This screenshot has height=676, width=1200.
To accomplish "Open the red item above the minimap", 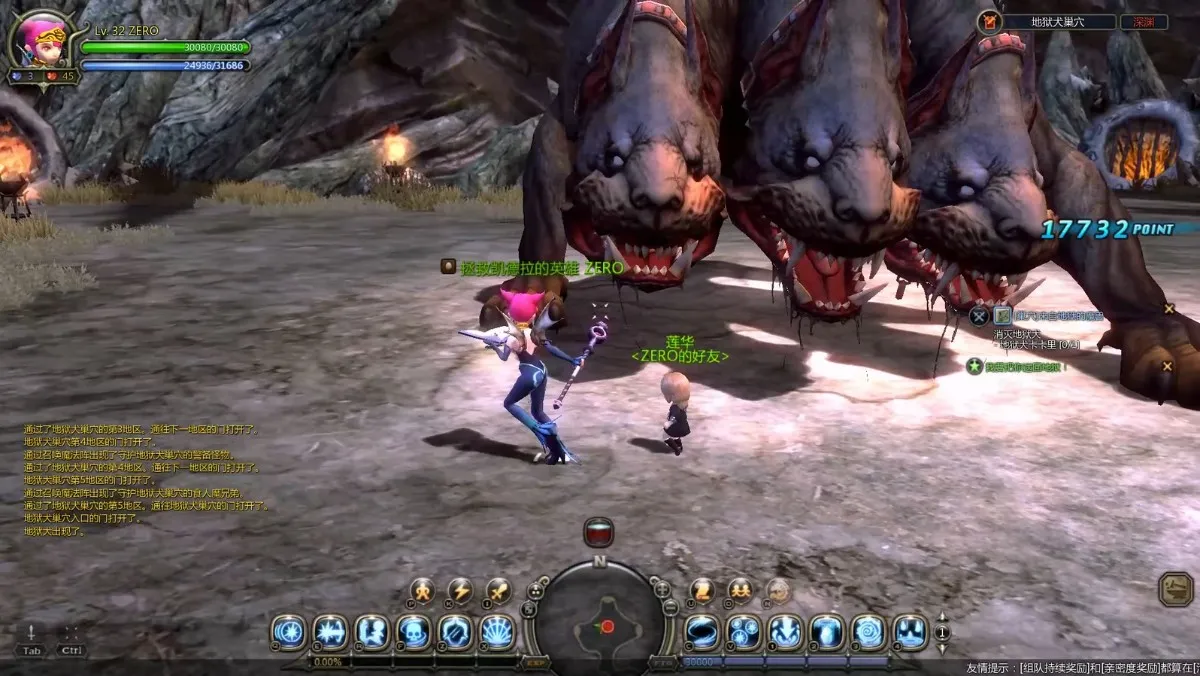I will pos(599,532).
